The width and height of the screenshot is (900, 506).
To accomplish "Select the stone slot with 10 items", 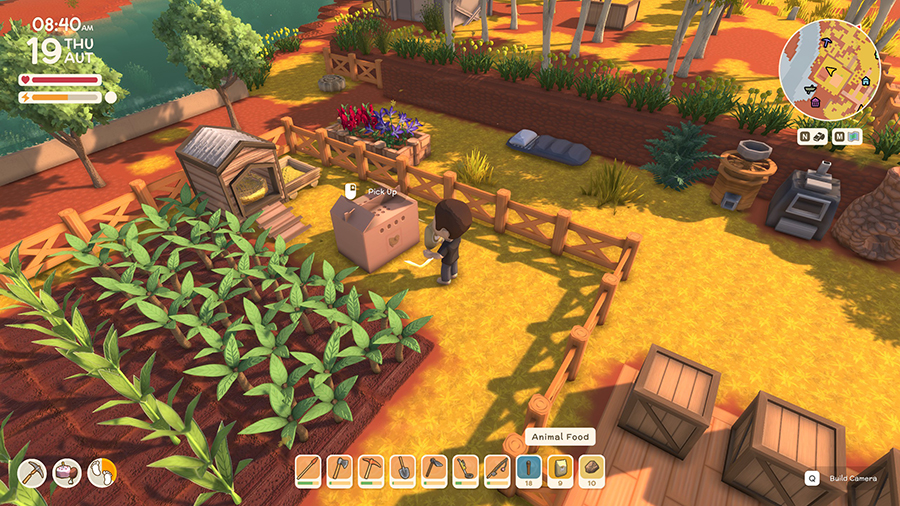I will (x=591, y=468).
